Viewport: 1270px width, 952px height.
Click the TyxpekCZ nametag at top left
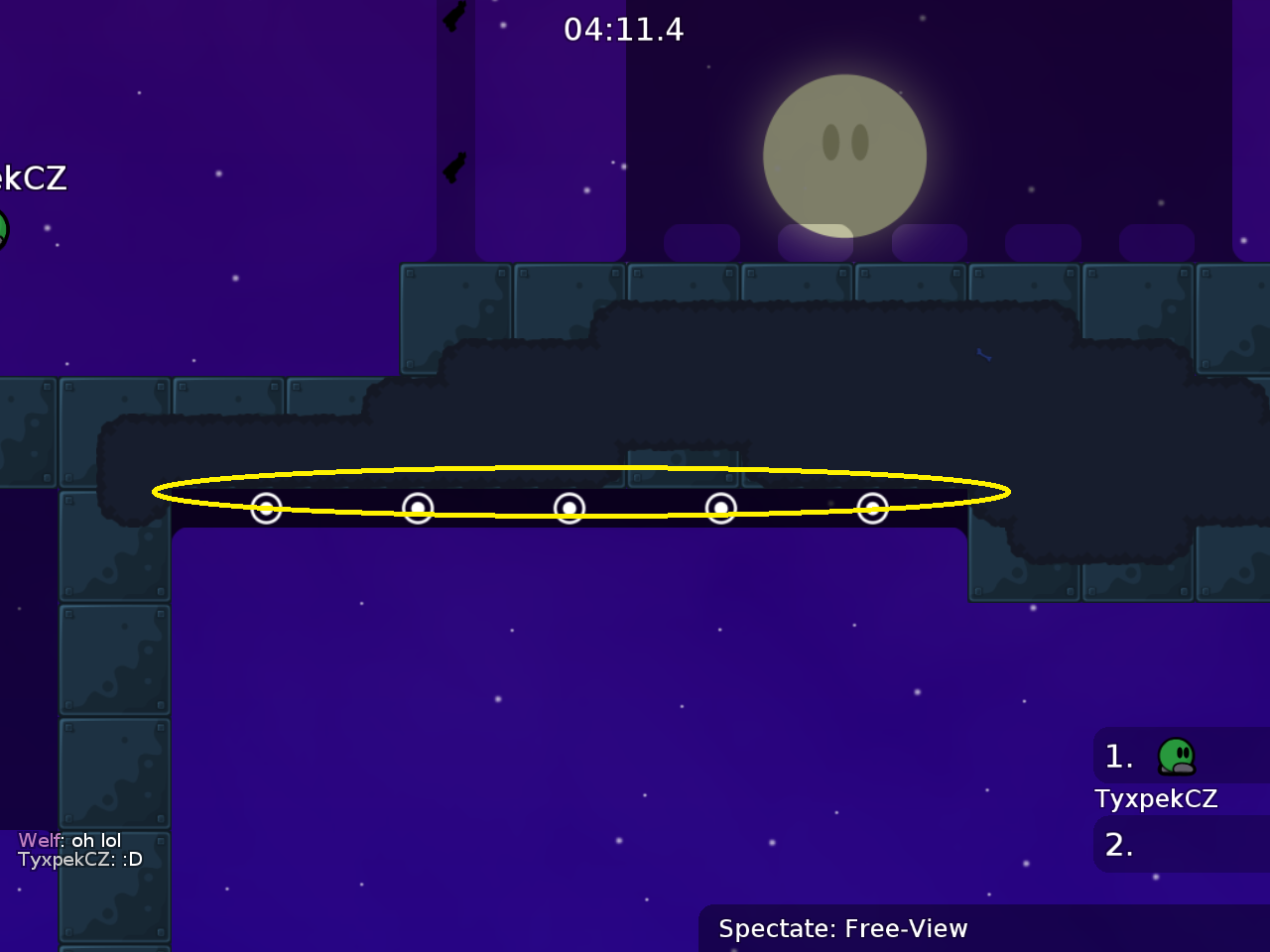33,178
